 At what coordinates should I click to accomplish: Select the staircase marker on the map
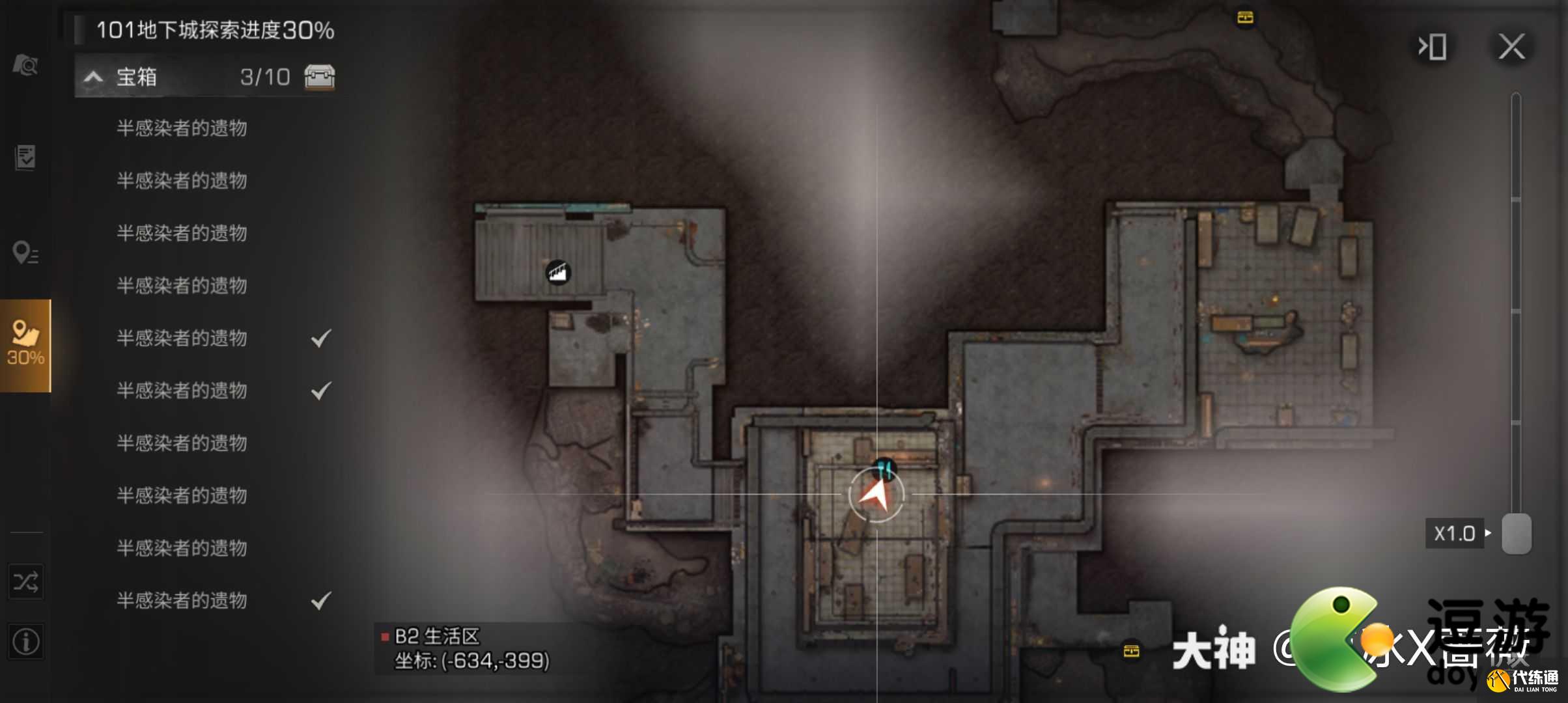(558, 272)
